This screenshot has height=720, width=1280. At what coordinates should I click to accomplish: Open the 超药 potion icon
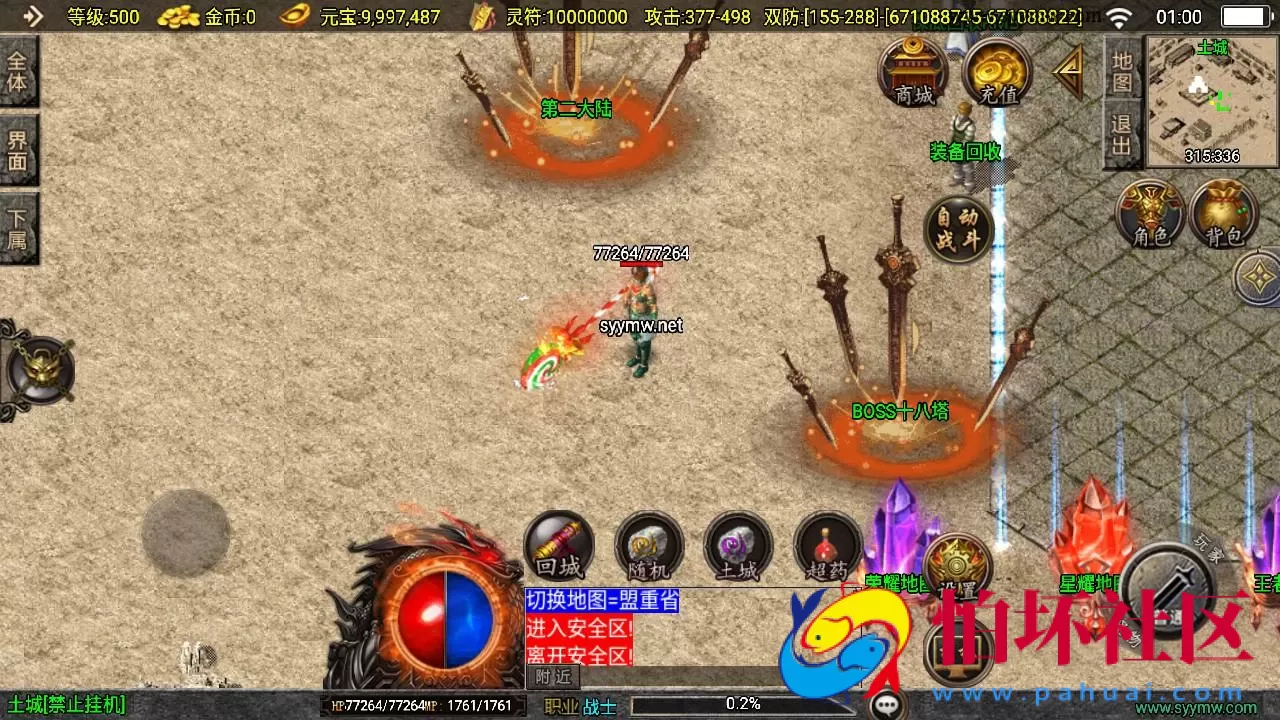click(828, 546)
